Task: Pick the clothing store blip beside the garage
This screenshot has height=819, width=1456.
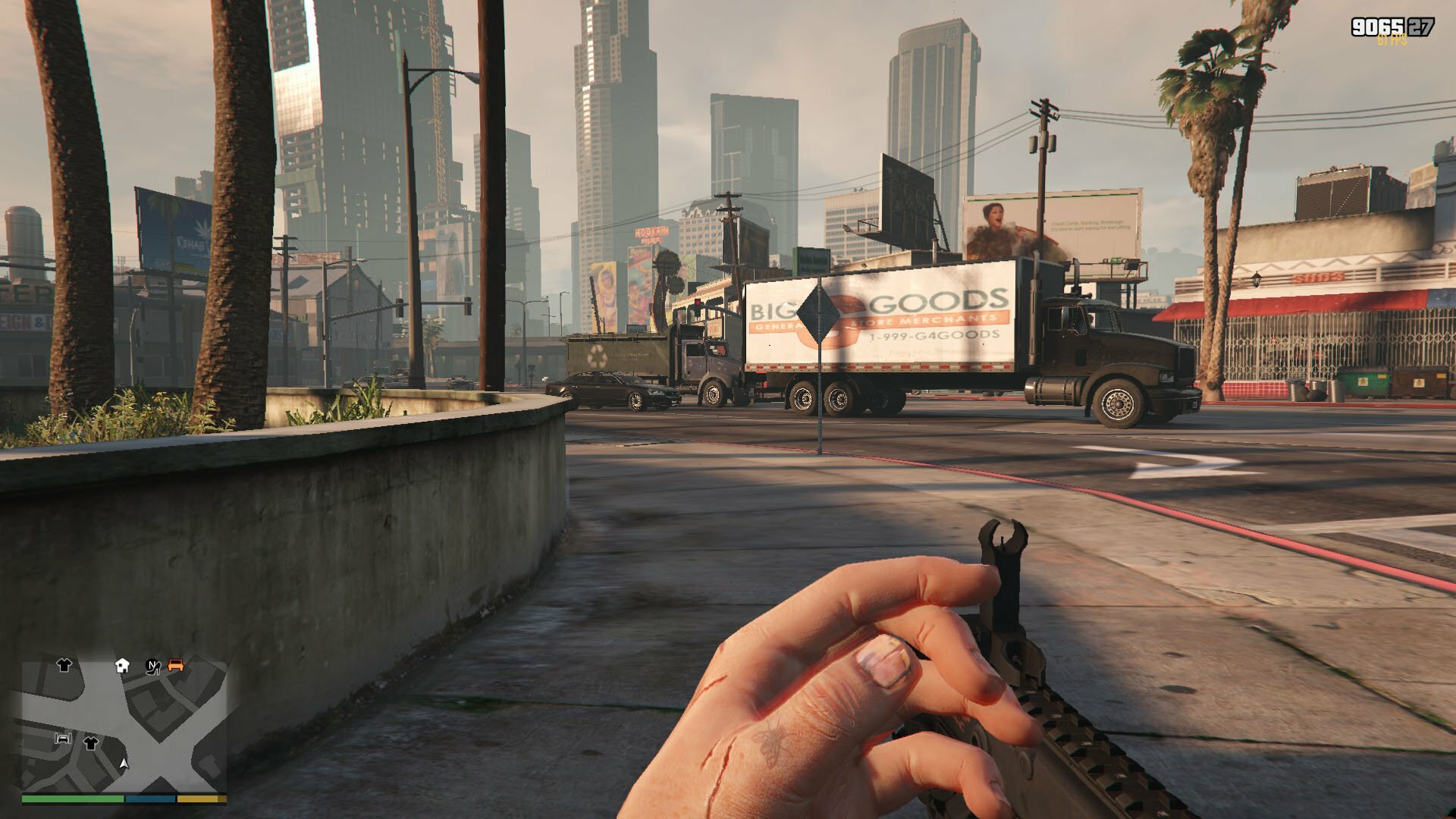Action: [91, 742]
